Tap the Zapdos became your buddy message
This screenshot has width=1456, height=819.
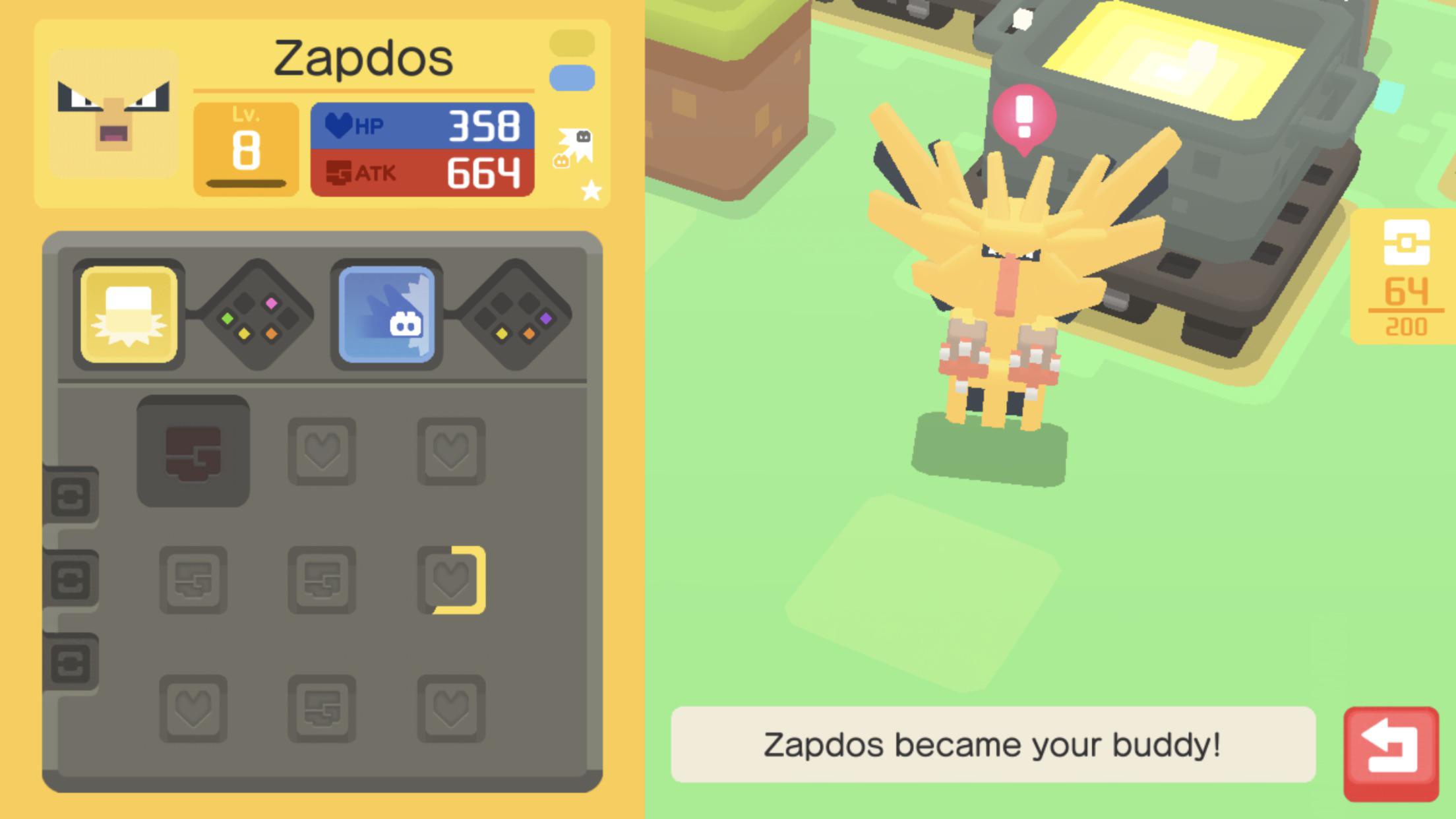coord(992,744)
